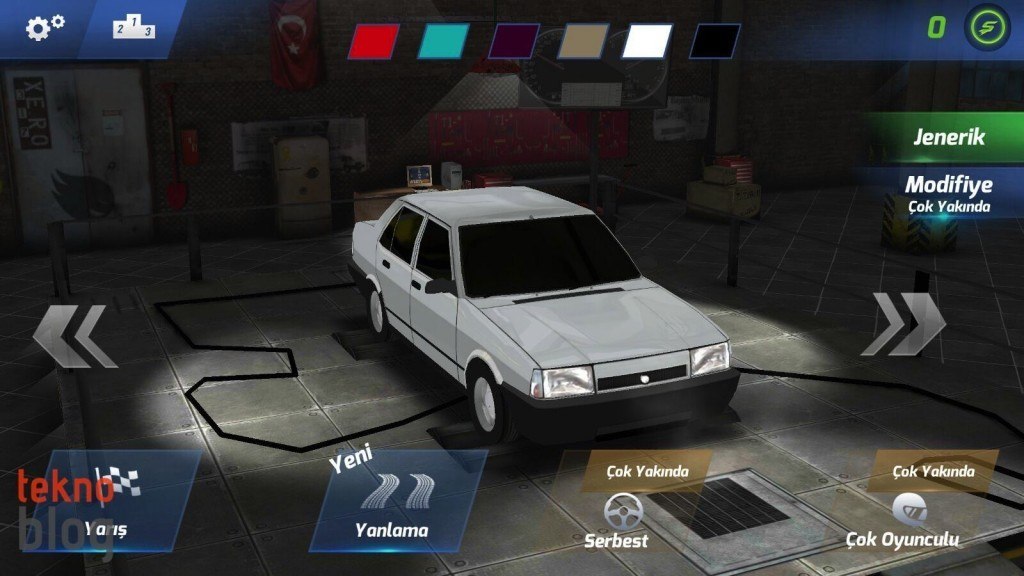Choose the teal paint swatch
Screen dimensions: 1024x576
point(443,41)
